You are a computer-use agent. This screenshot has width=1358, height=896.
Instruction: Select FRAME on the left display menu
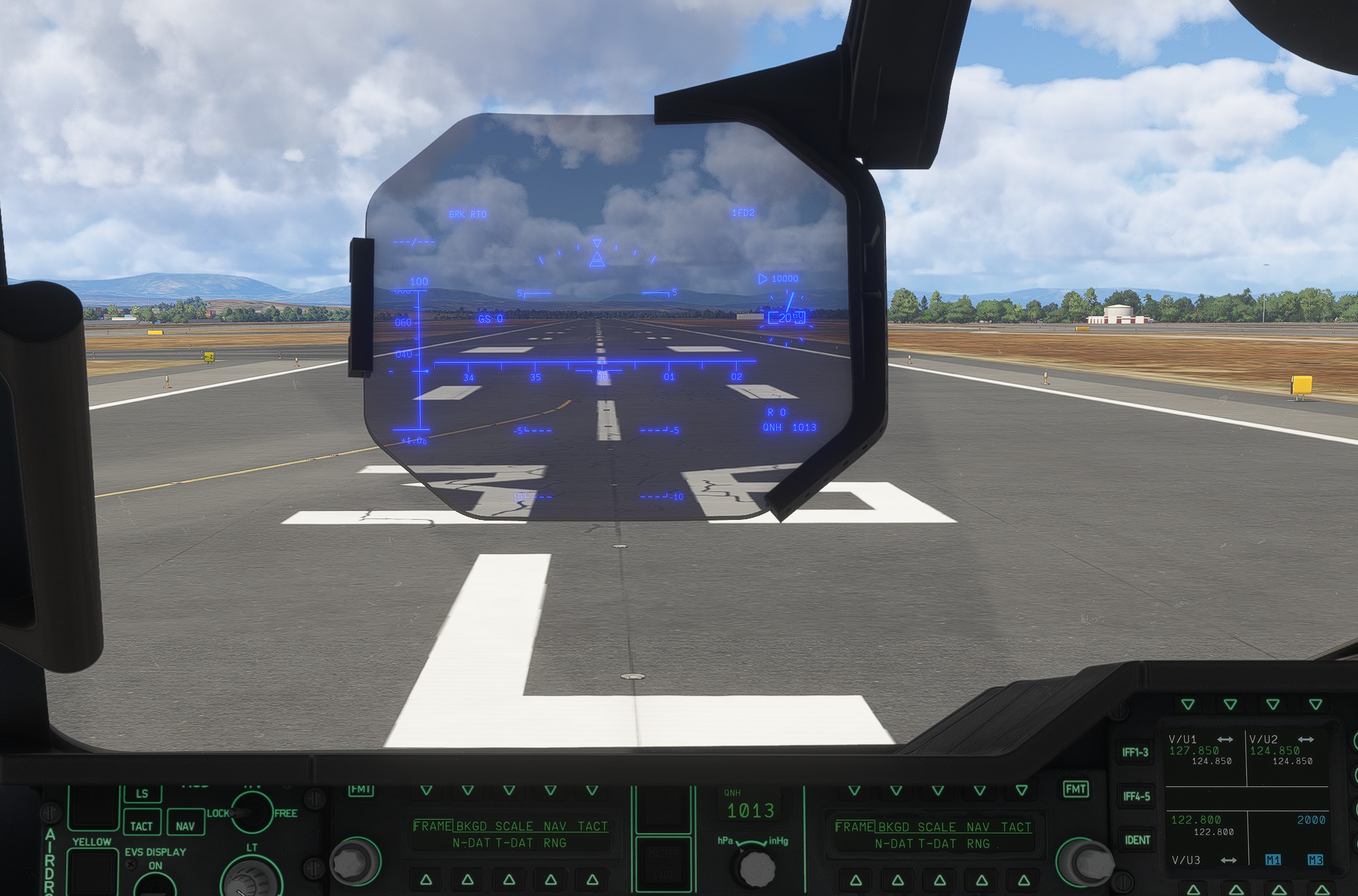click(432, 826)
